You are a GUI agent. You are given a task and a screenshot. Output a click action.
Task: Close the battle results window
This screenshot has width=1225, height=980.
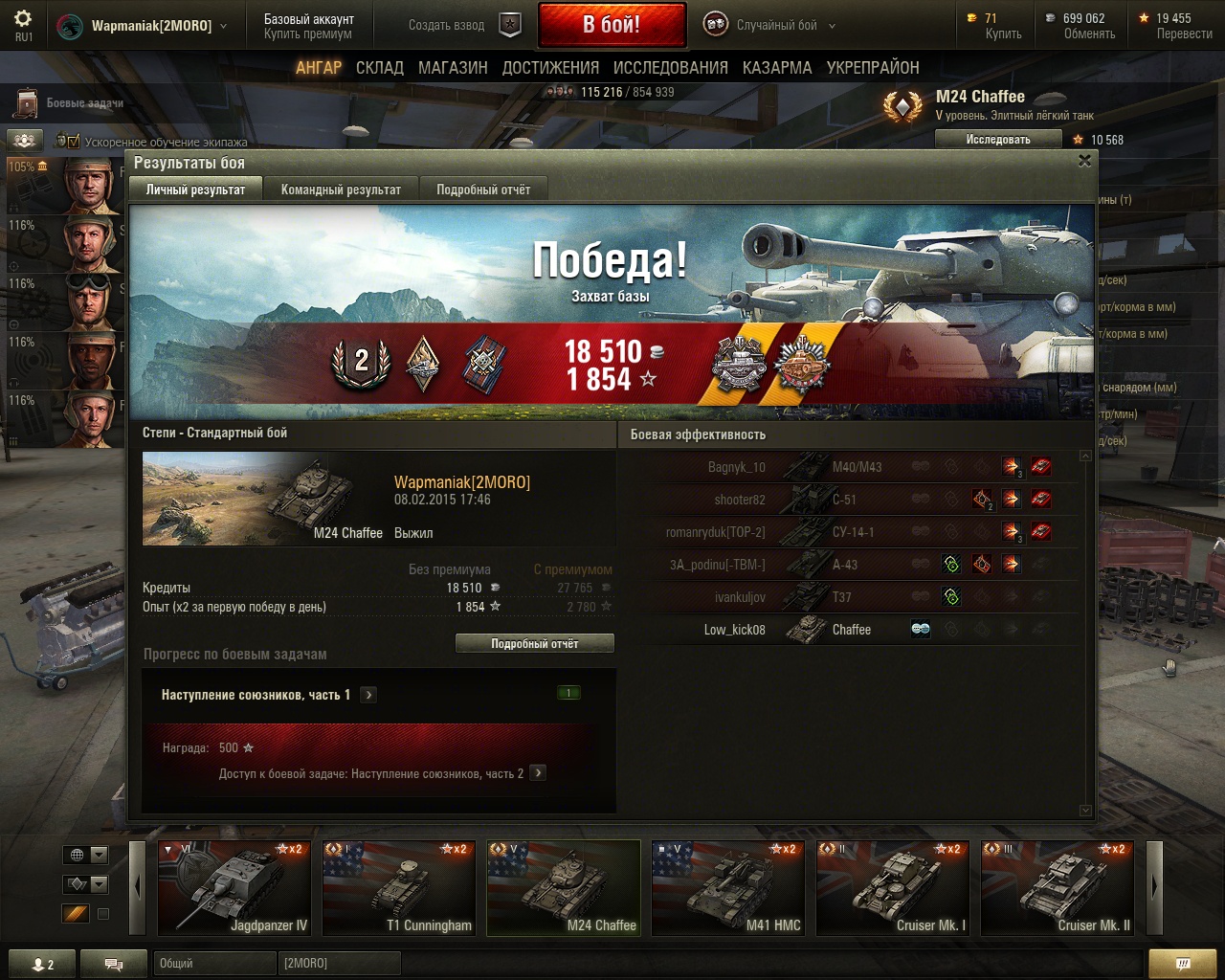pos(1084,161)
